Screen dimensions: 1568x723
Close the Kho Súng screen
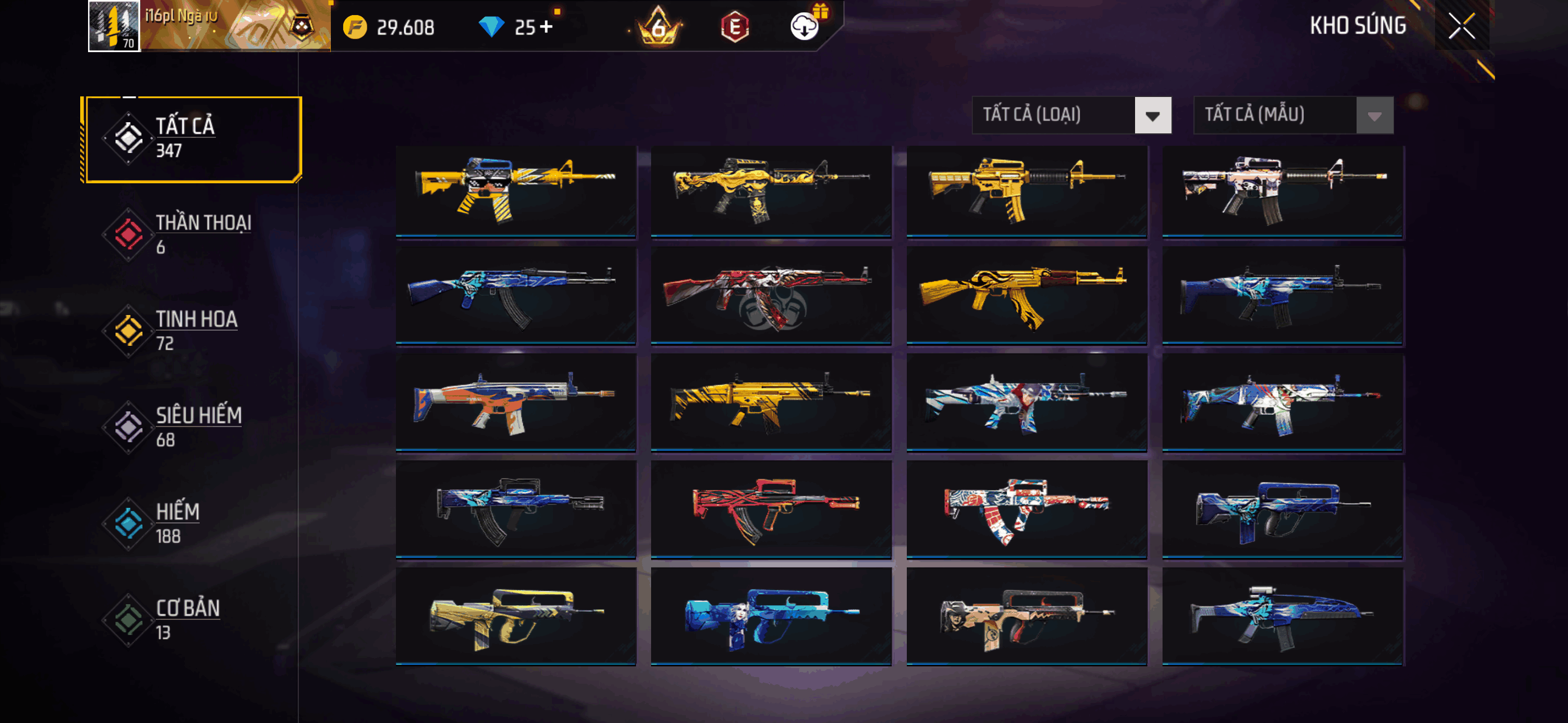1461,26
